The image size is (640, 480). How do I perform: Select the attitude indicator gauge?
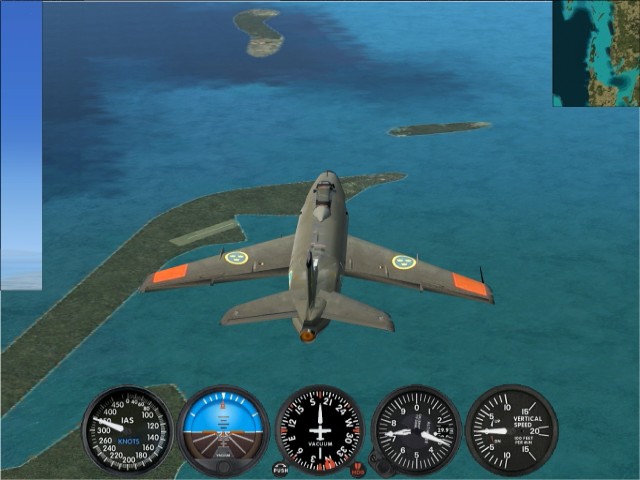[223, 430]
